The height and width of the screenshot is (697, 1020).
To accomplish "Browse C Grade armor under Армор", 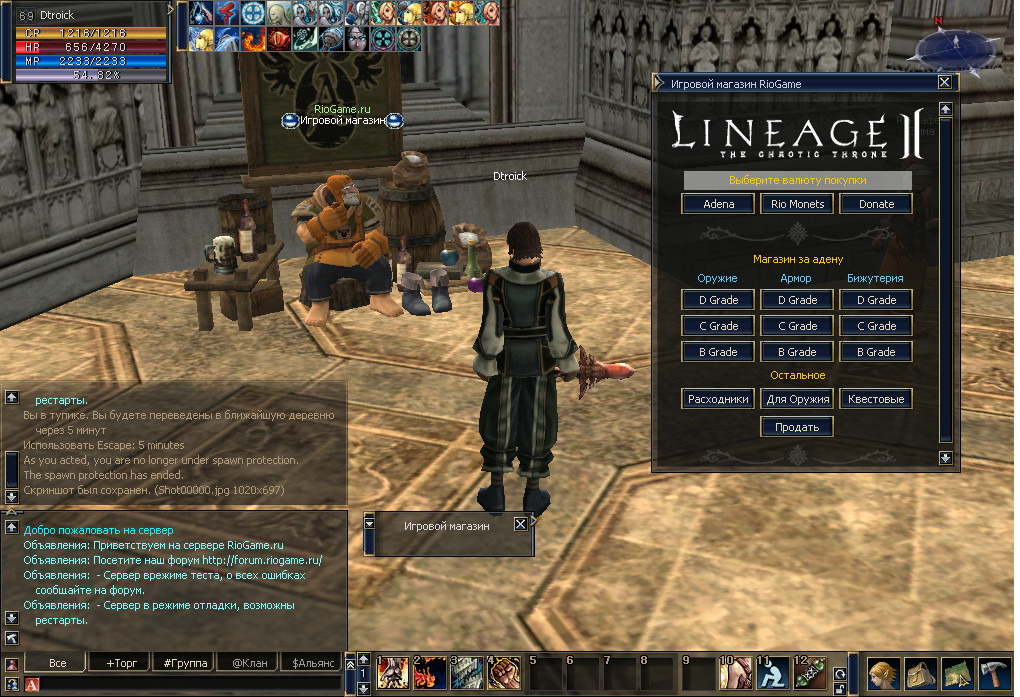I will tap(797, 326).
